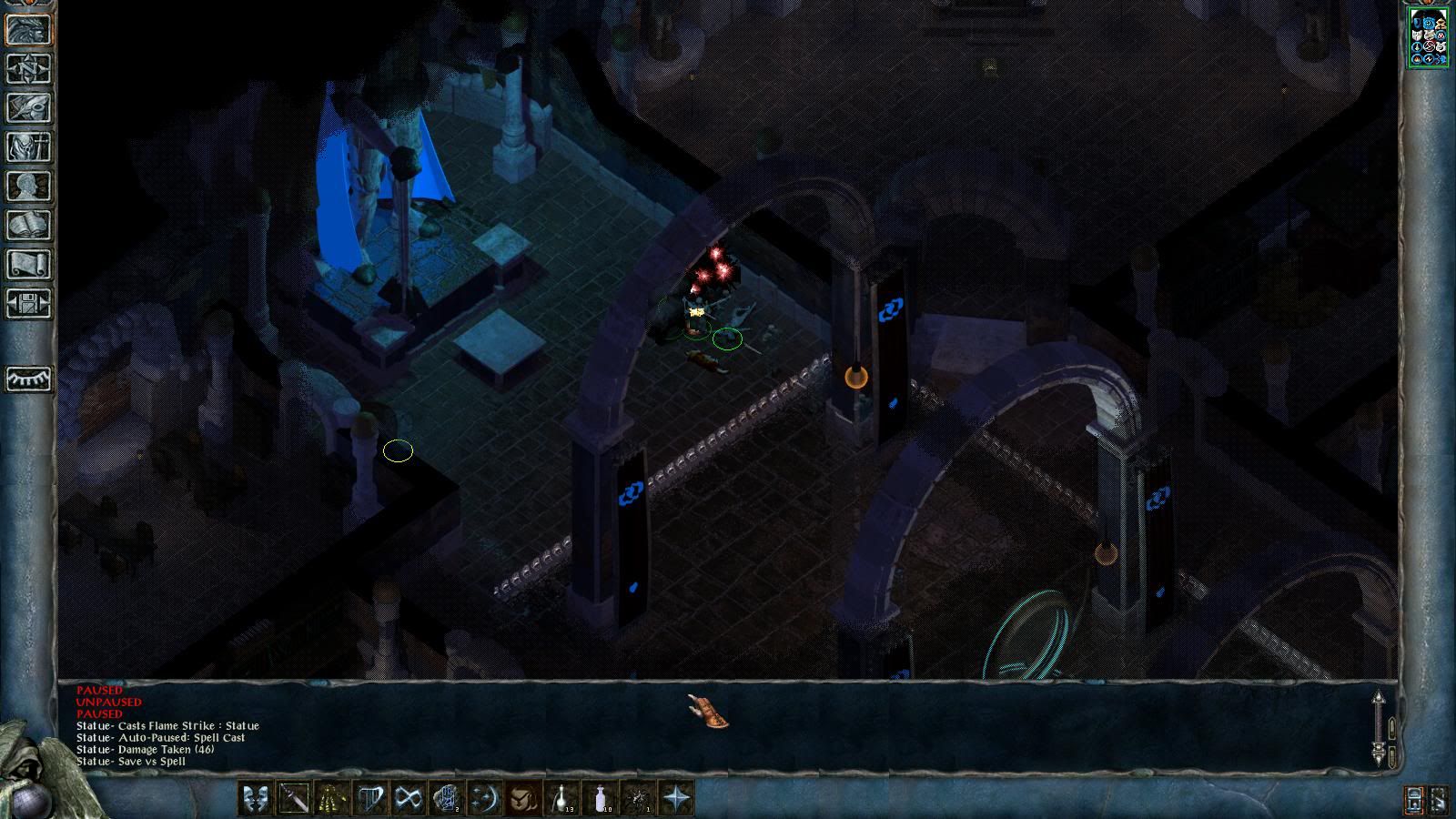Select the top carved-face button in the sidebar
This screenshot has width=1456, height=819.
click(28, 29)
